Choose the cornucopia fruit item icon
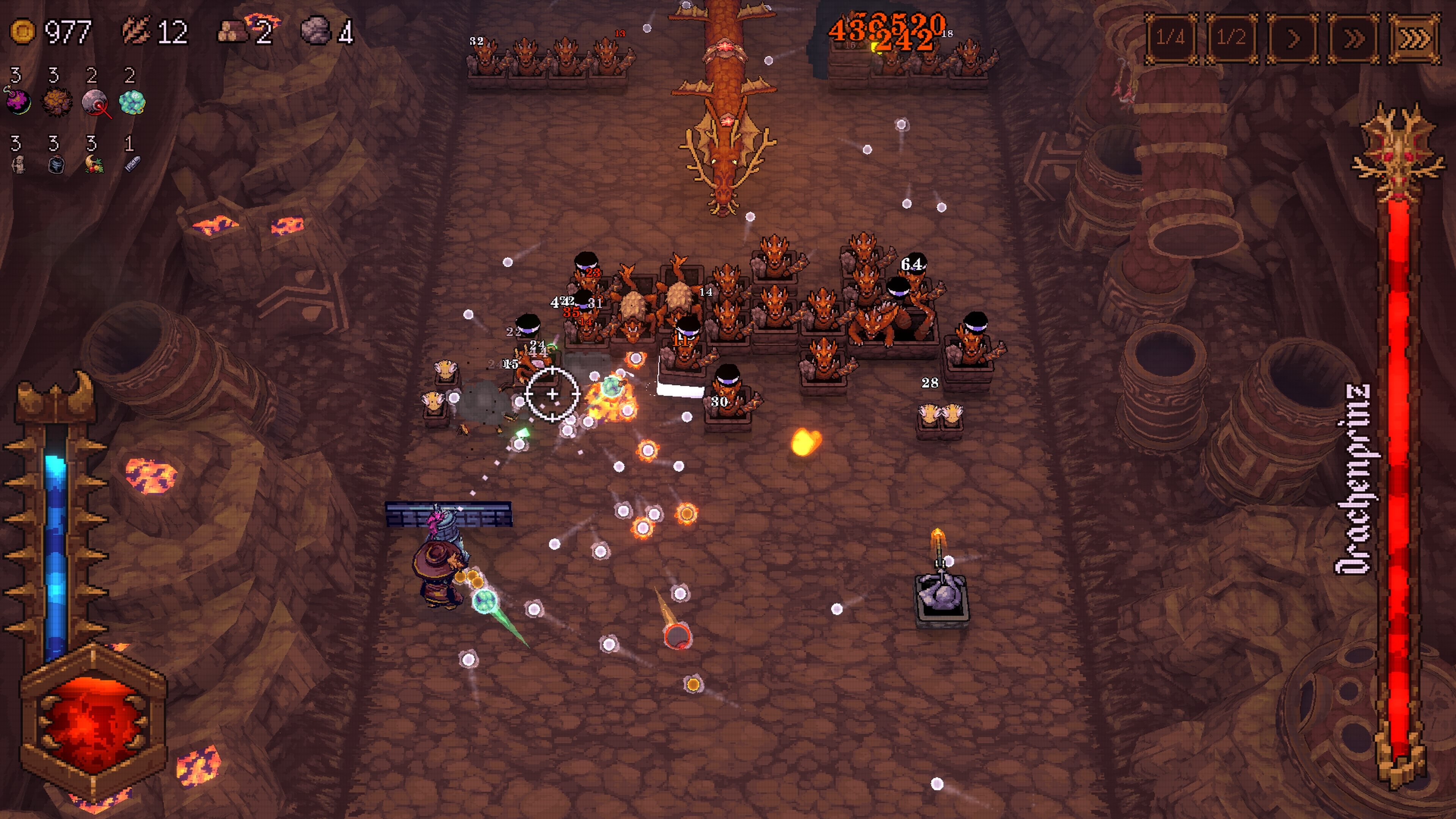1456x819 pixels. pos(94,165)
